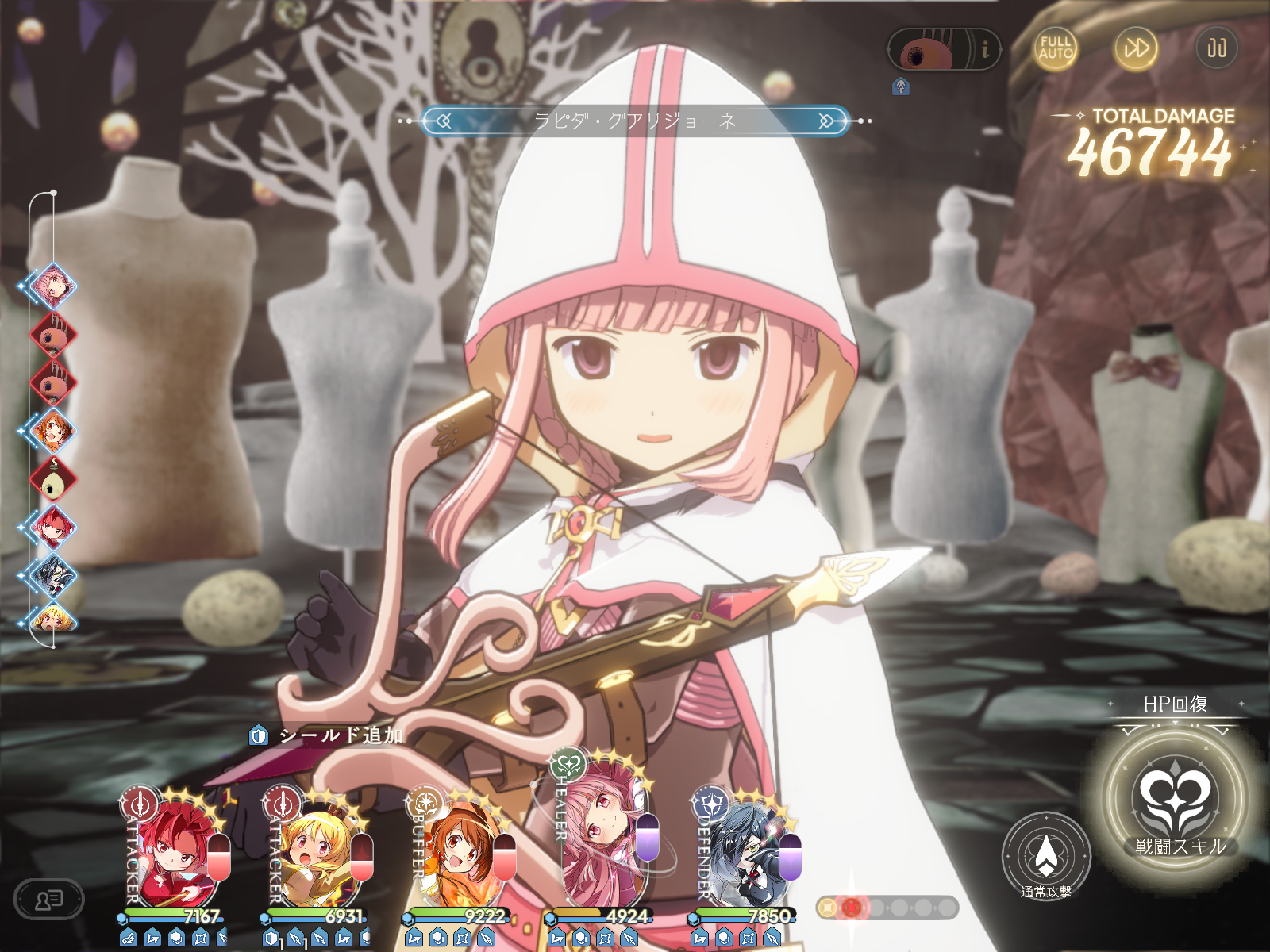Open enemy info via the eye panel
The width and height of the screenshot is (1270, 952).
pos(943,50)
